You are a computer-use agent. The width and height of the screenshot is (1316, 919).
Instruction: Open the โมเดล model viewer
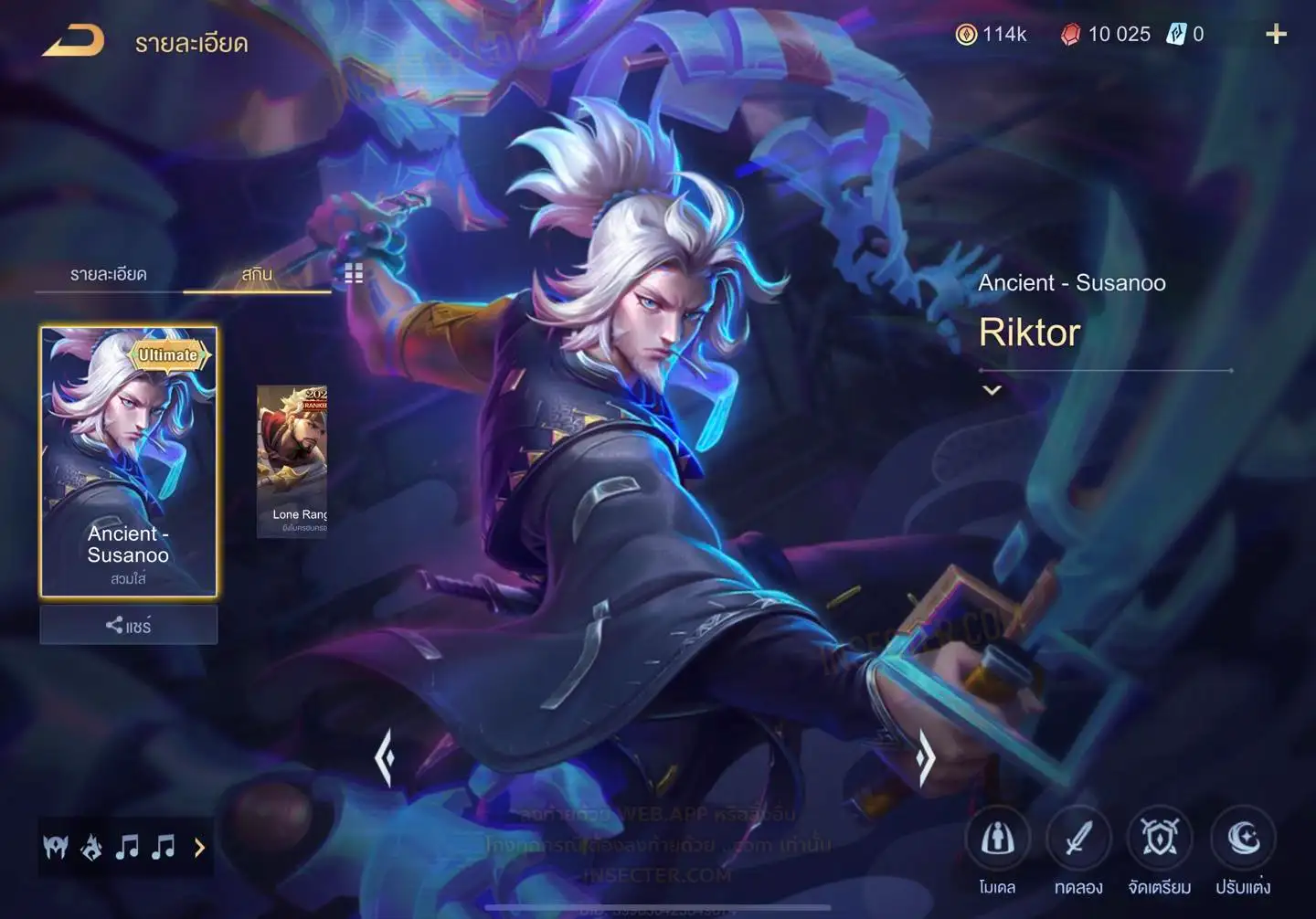click(x=997, y=839)
